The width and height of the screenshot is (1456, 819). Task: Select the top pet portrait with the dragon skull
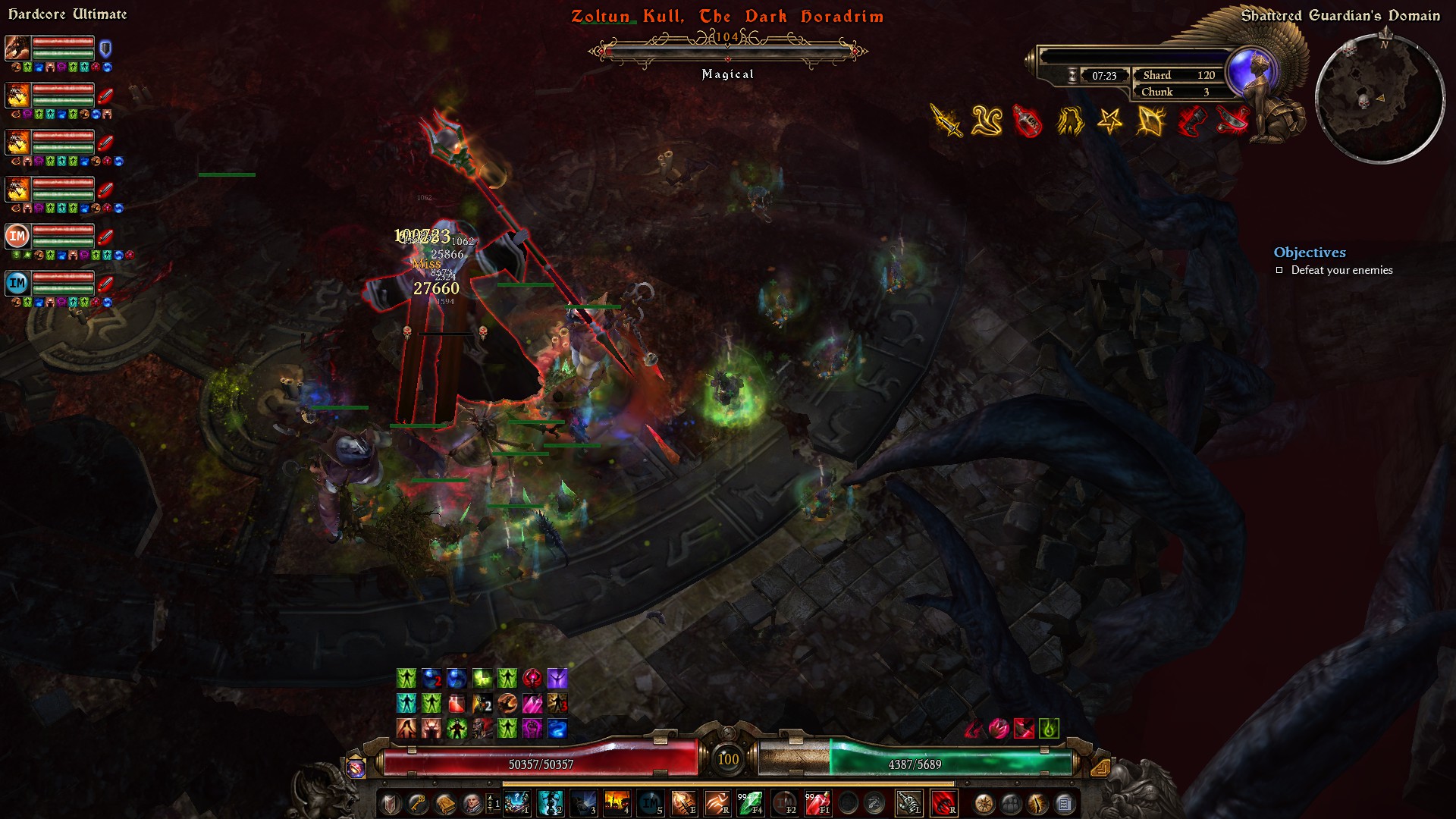[x=17, y=49]
